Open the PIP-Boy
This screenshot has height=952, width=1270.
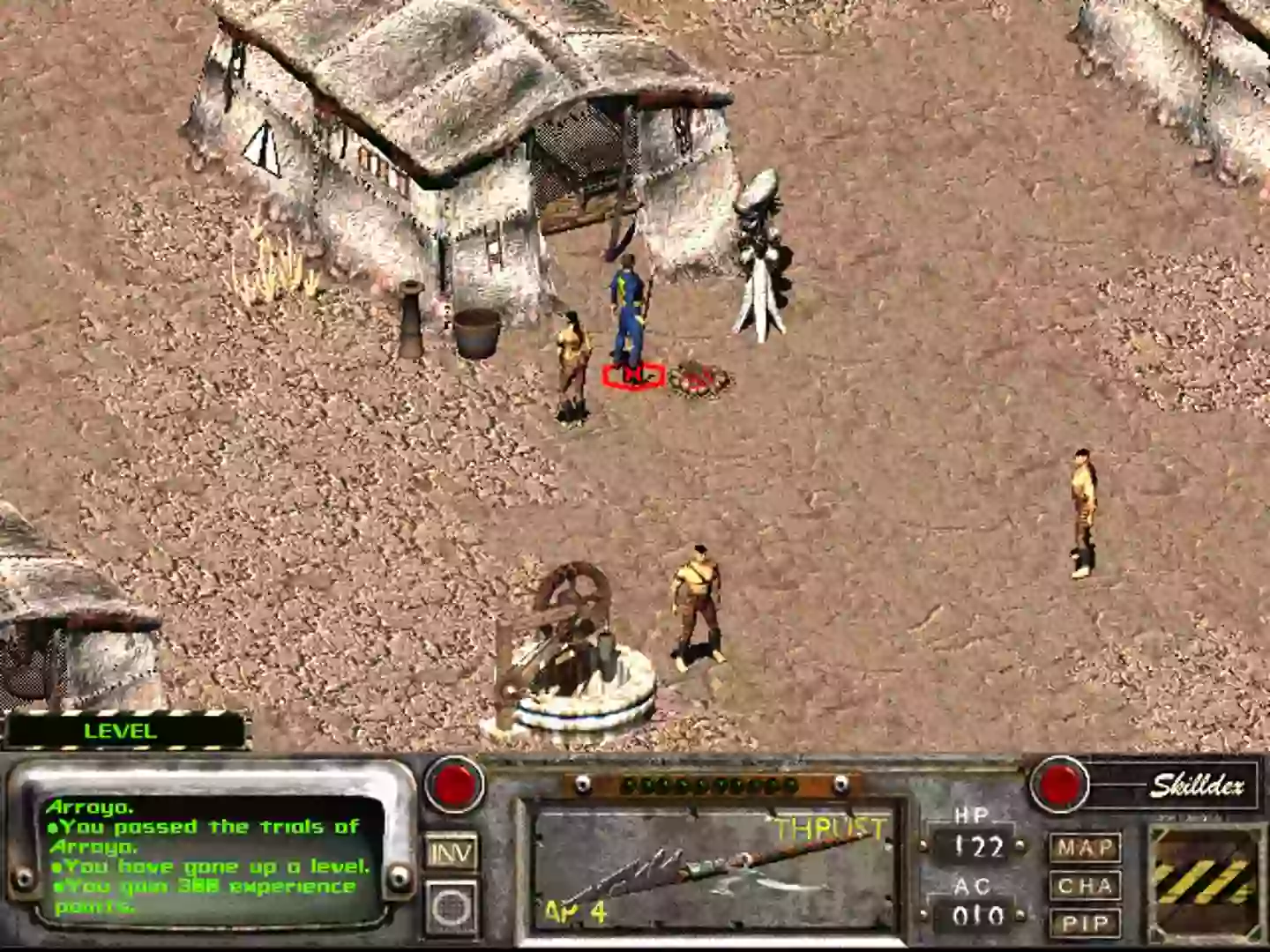[x=1088, y=925]
